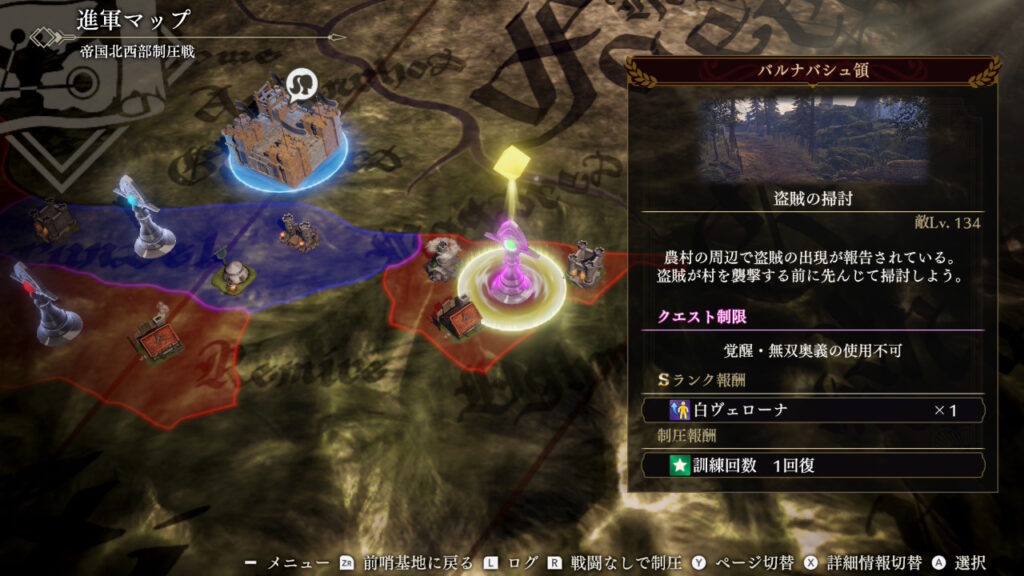1024x576 pixels.
Task: Click the speech bubble icon above the castle
Action: [299, 84]
